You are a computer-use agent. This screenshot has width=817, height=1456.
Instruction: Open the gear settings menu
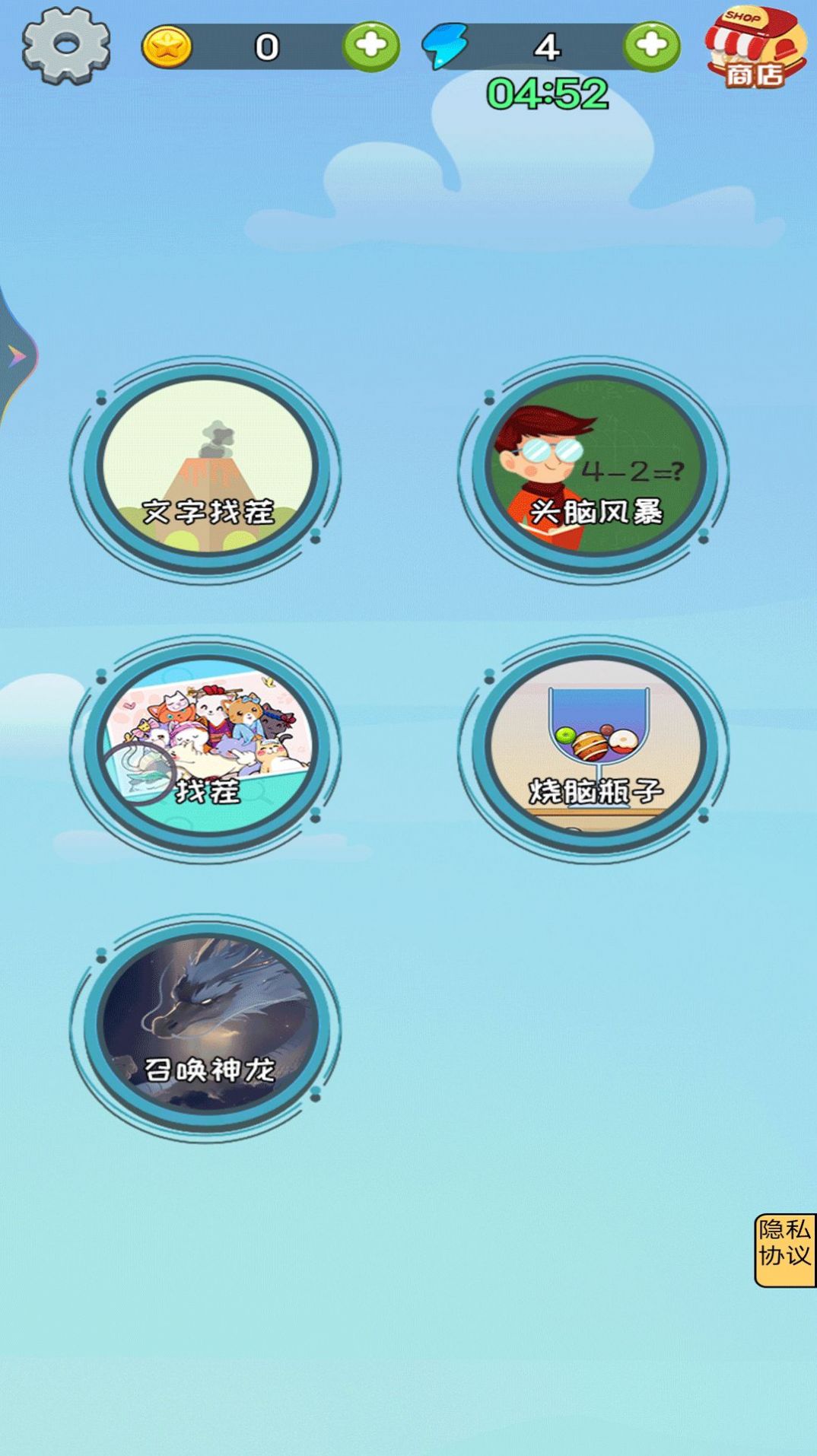click(66, 45)
